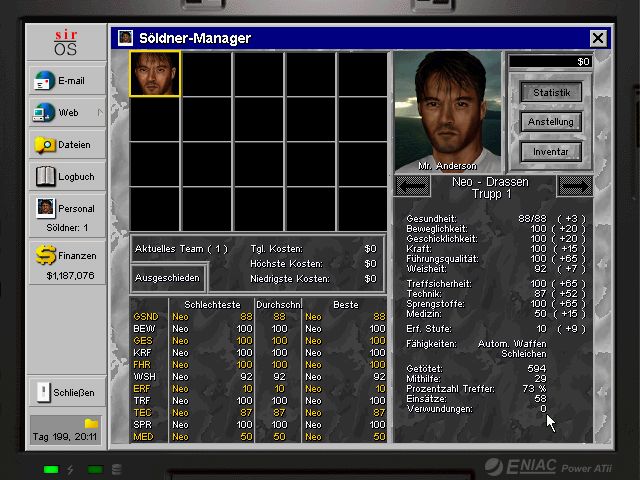This screenshot has width=640, height=480.
Task: Show the Anstellung contract view
Action: pyautogui.click(x=551, y=122)
